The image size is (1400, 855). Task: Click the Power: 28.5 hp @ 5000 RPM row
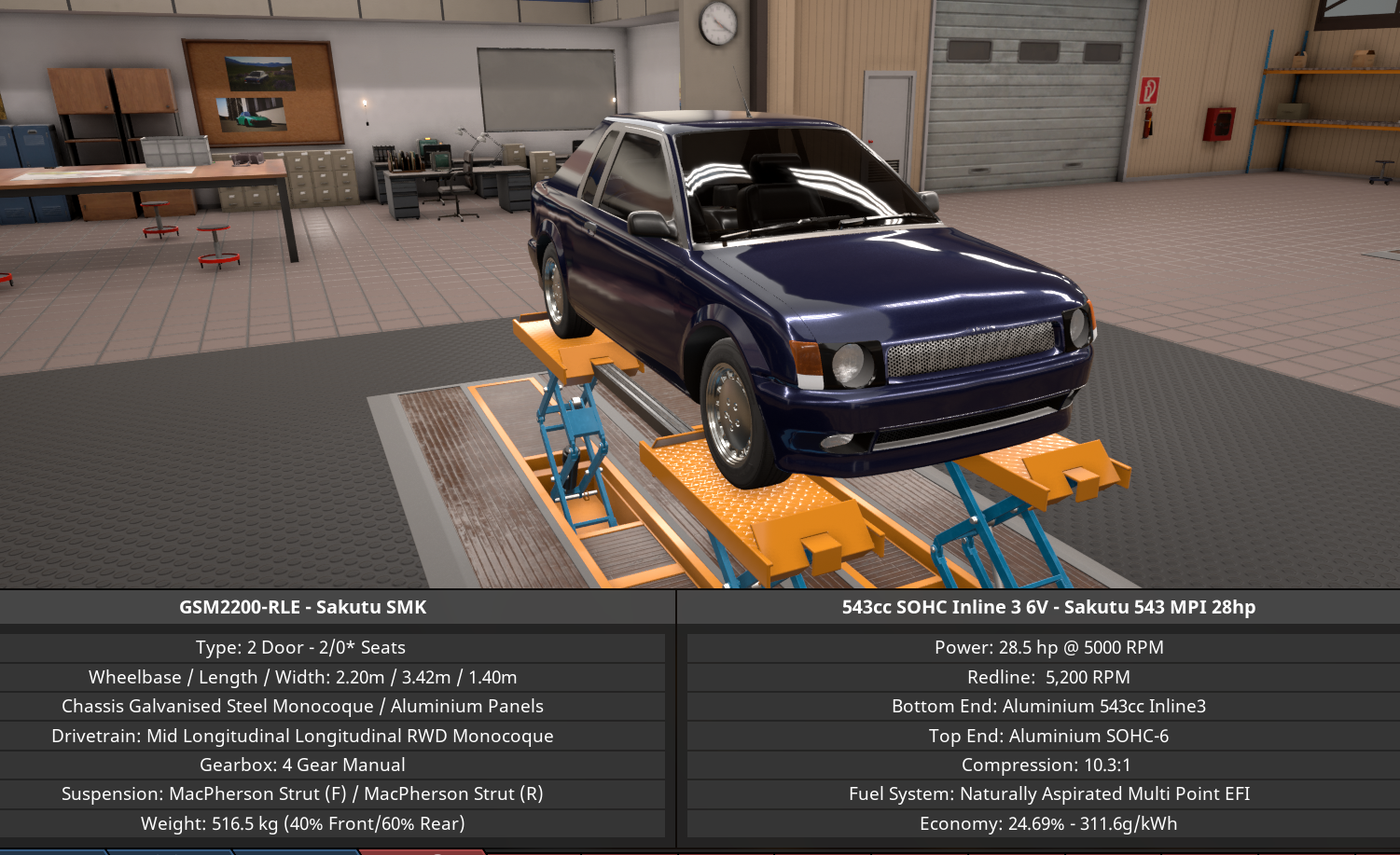(1048, 646)
